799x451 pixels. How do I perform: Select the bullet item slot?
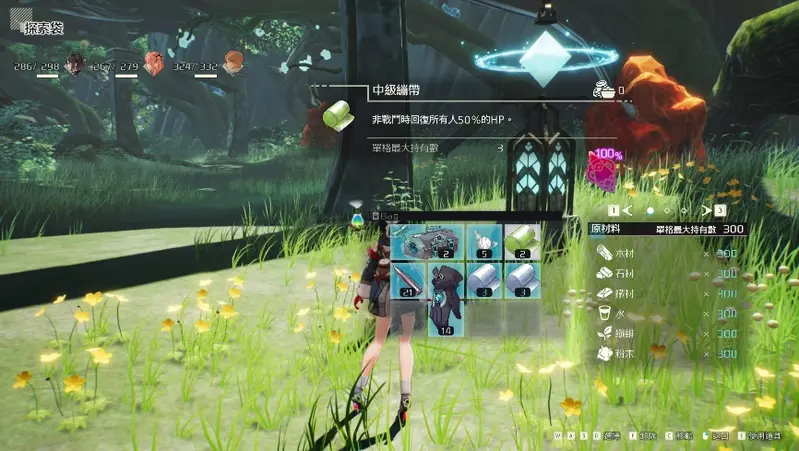(410, 280)
